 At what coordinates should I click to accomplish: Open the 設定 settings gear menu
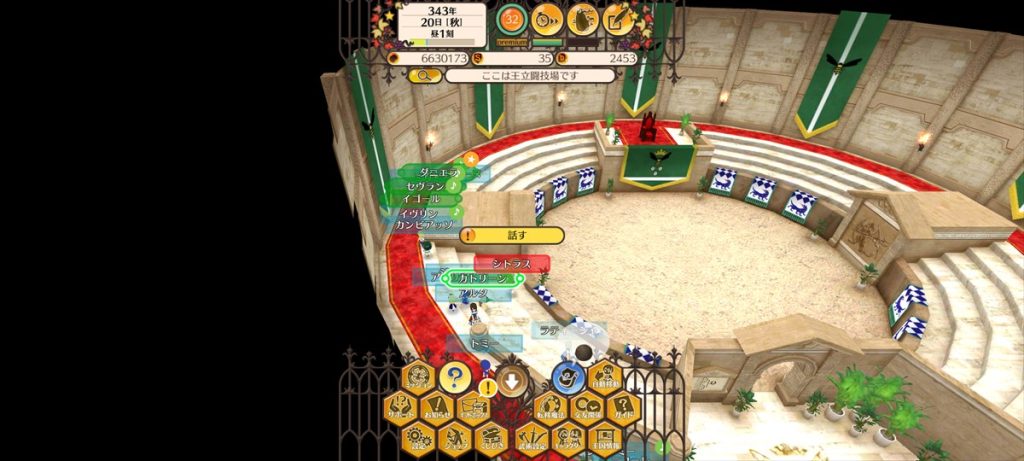pyautogui.click(x=418, y=438)
